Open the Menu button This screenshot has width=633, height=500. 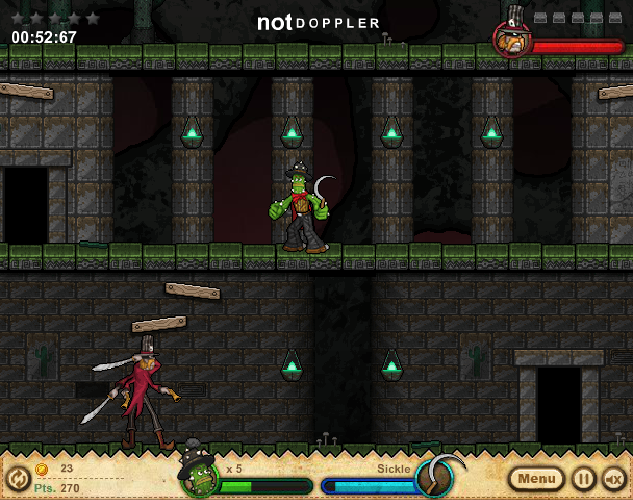(x=538, y=478)
